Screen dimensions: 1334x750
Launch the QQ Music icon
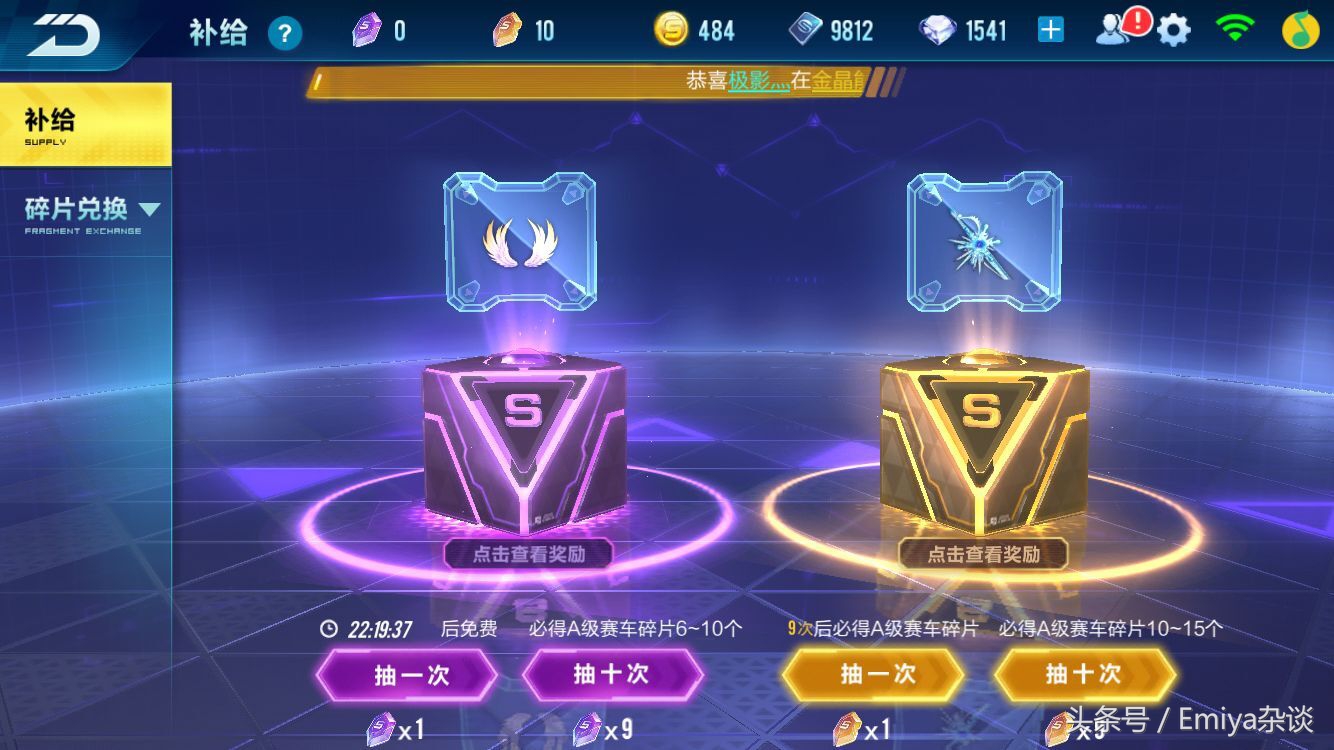(x=1299, y=29)
